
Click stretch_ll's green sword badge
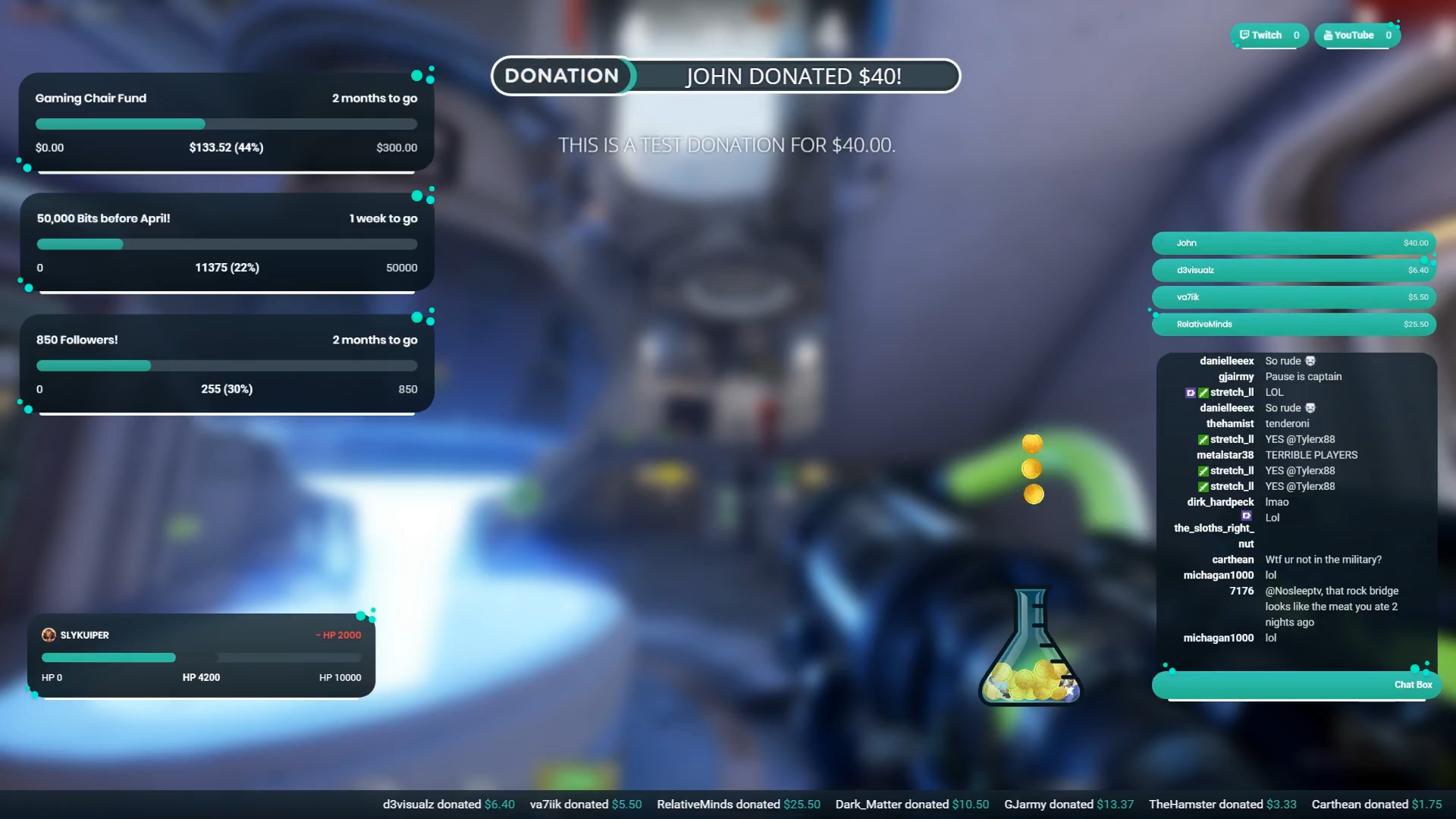[x=1203, y=392]
